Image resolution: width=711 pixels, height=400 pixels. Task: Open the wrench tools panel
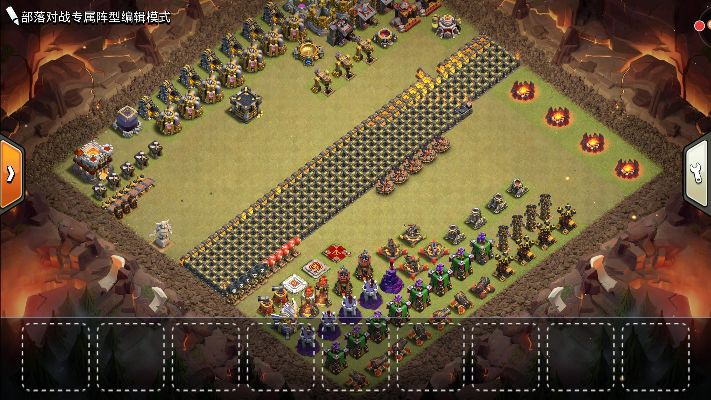(x=698, y=172)
